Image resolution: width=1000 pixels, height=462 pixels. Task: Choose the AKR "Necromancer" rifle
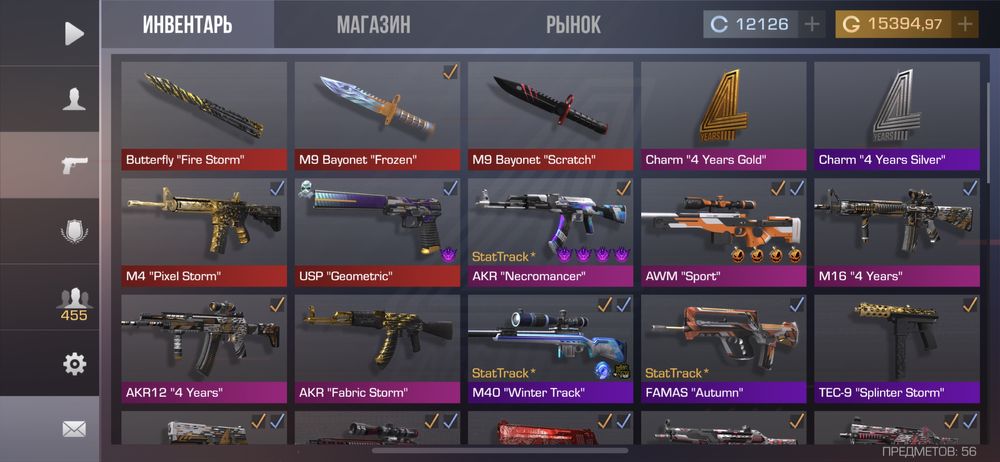(550, 232)
